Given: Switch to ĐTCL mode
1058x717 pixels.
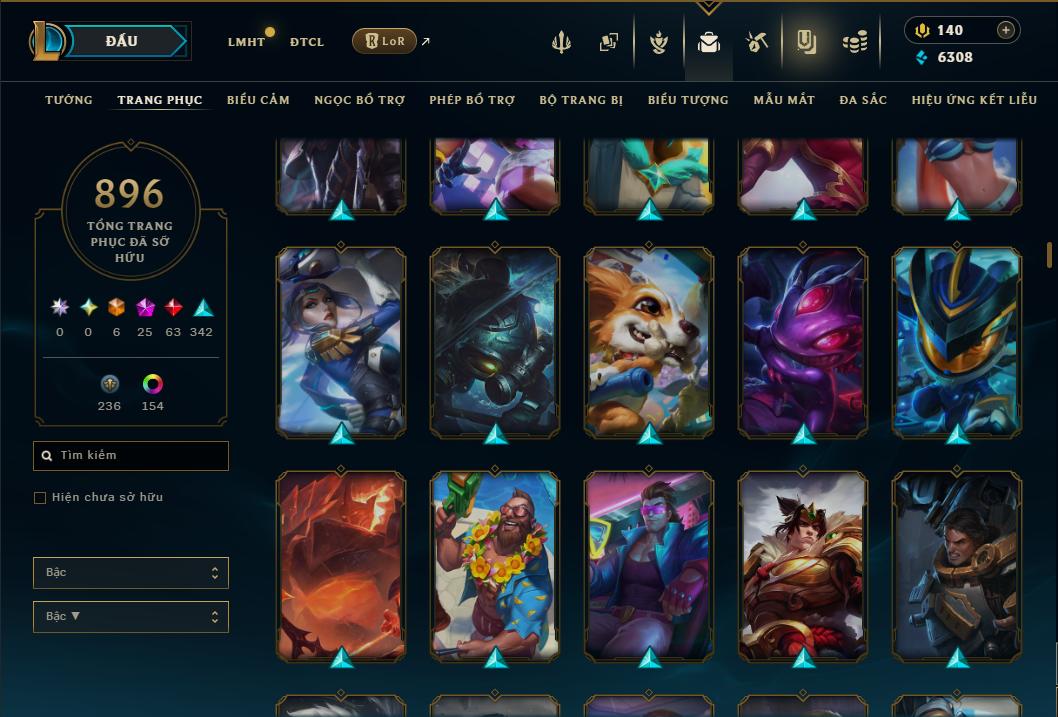Looking at the screenshot, I should point(307,42).
